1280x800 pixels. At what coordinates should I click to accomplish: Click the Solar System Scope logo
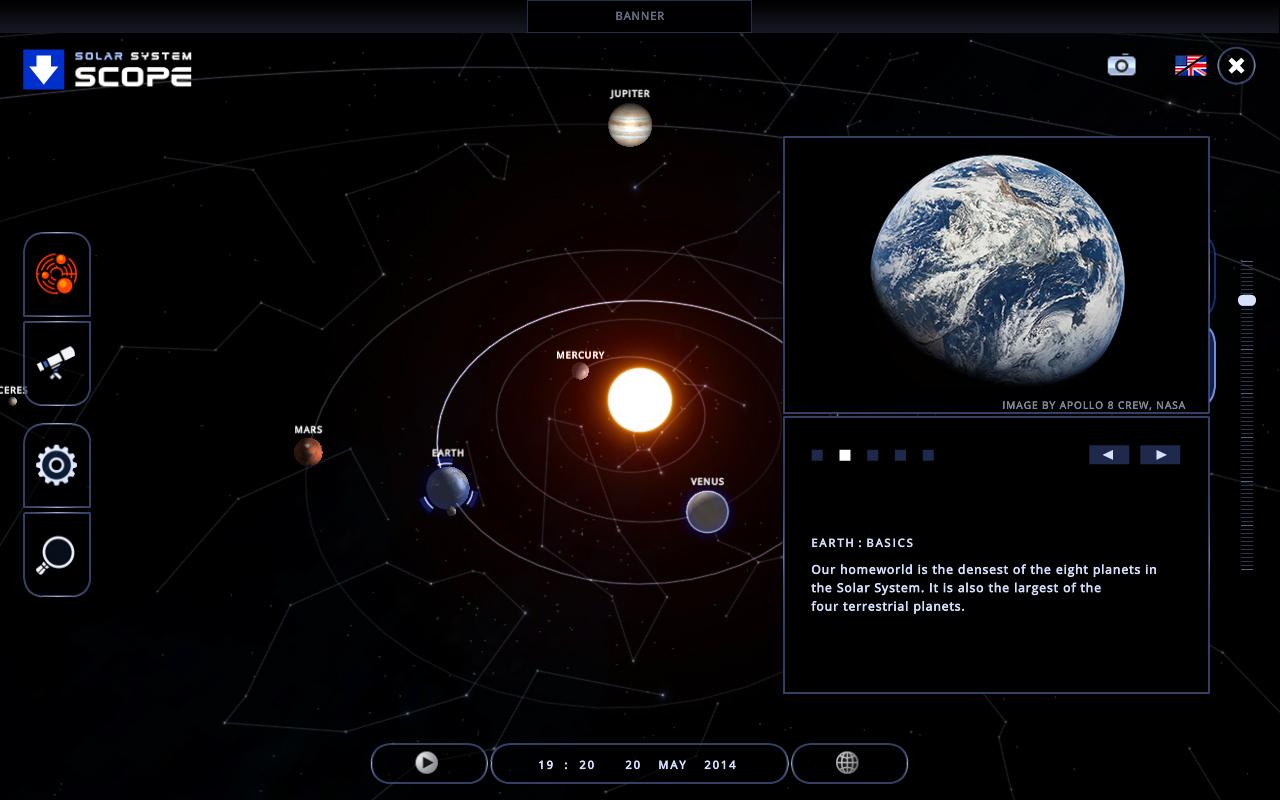point(108,70)
